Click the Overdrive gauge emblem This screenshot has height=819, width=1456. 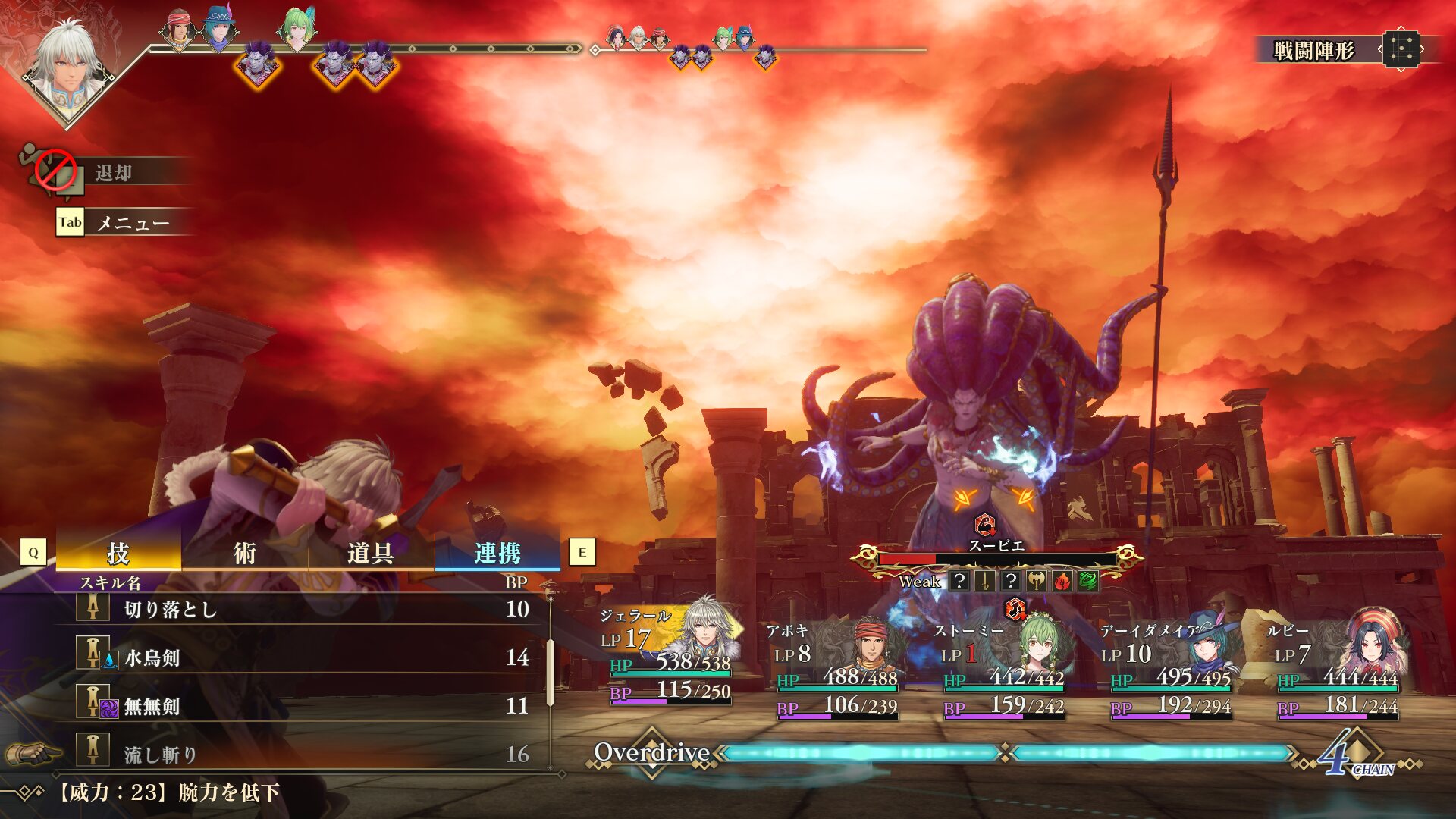[x=653, y=752]
